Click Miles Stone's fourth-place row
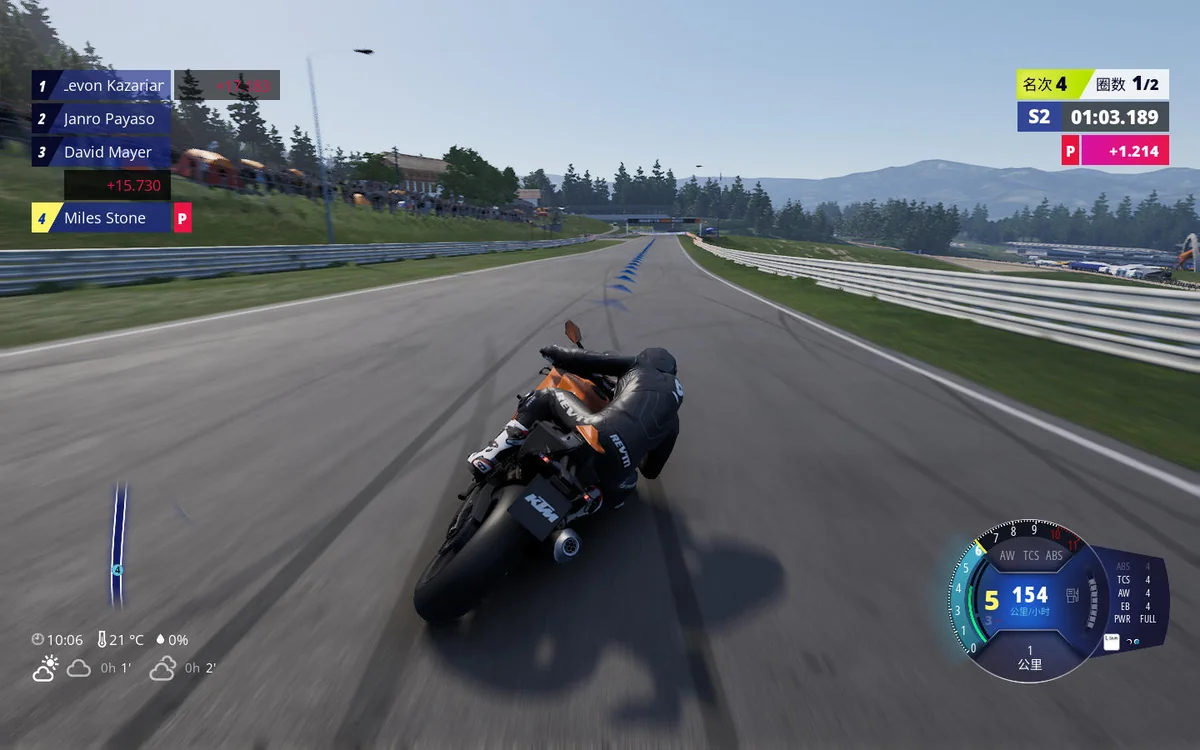This screenshot has height=750, width=1200. point(102,218)
